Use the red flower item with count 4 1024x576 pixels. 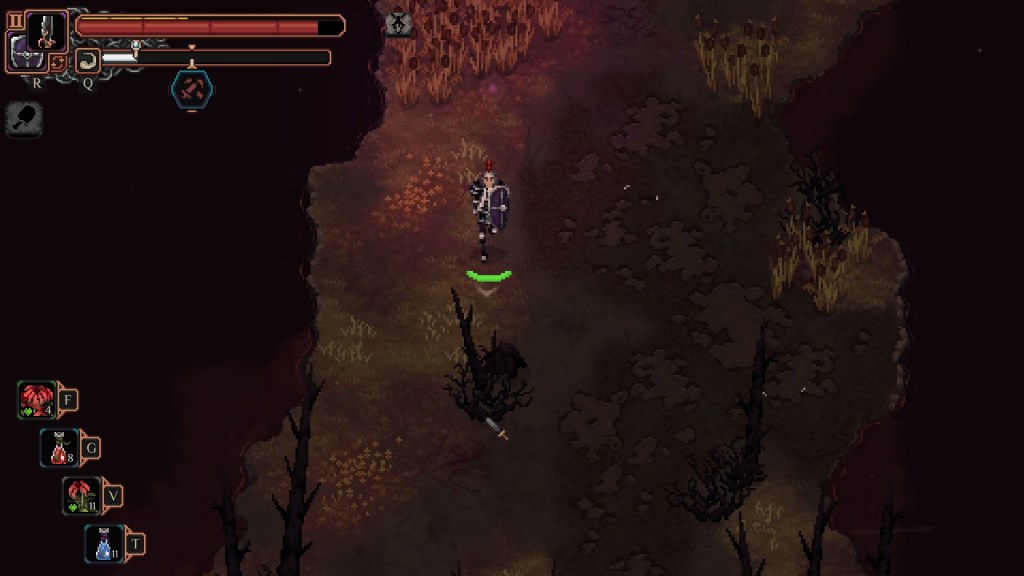[37, 400]
